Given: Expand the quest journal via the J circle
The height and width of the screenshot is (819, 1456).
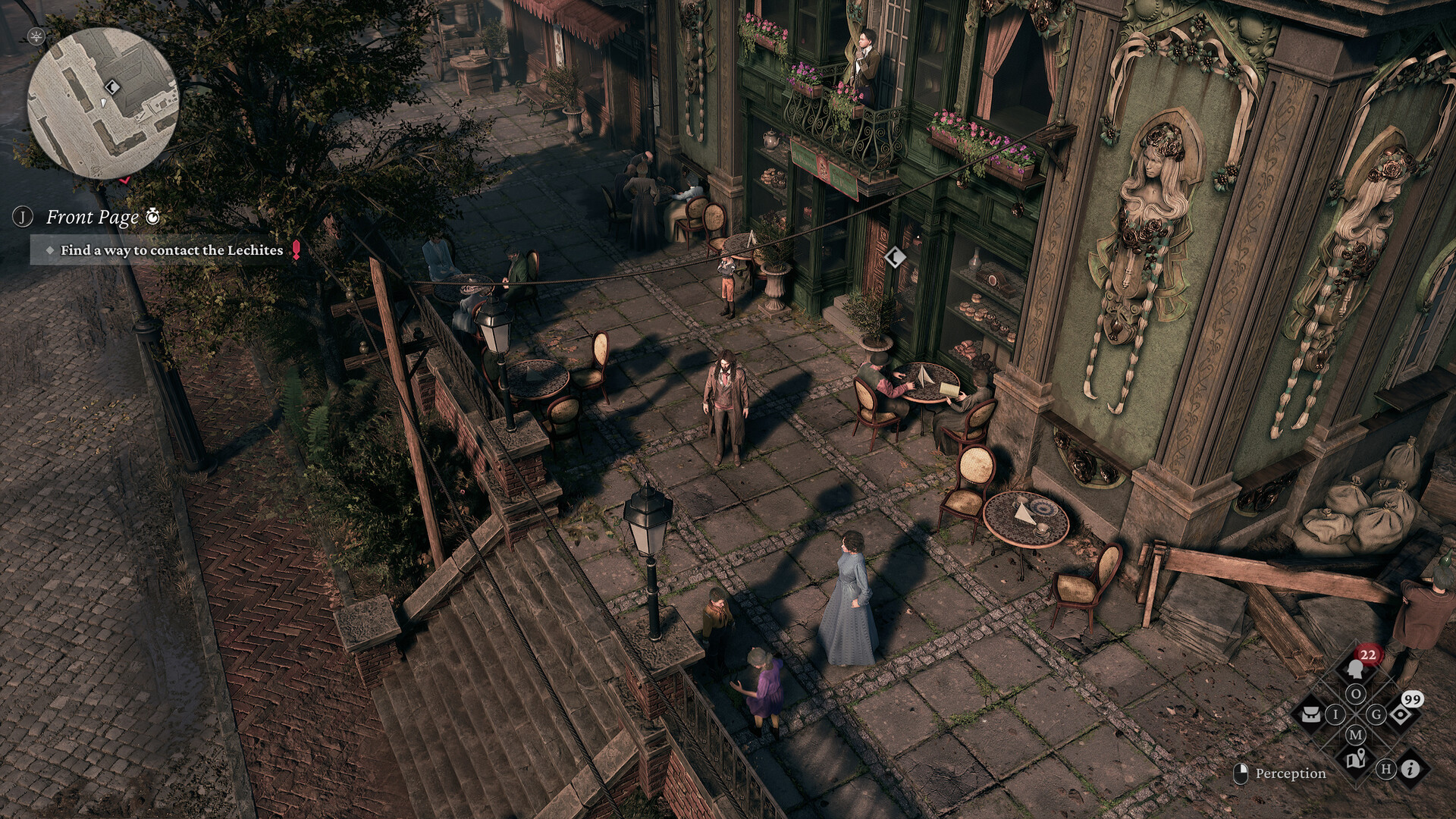Looking at the screenshot, I should (23, 216).
